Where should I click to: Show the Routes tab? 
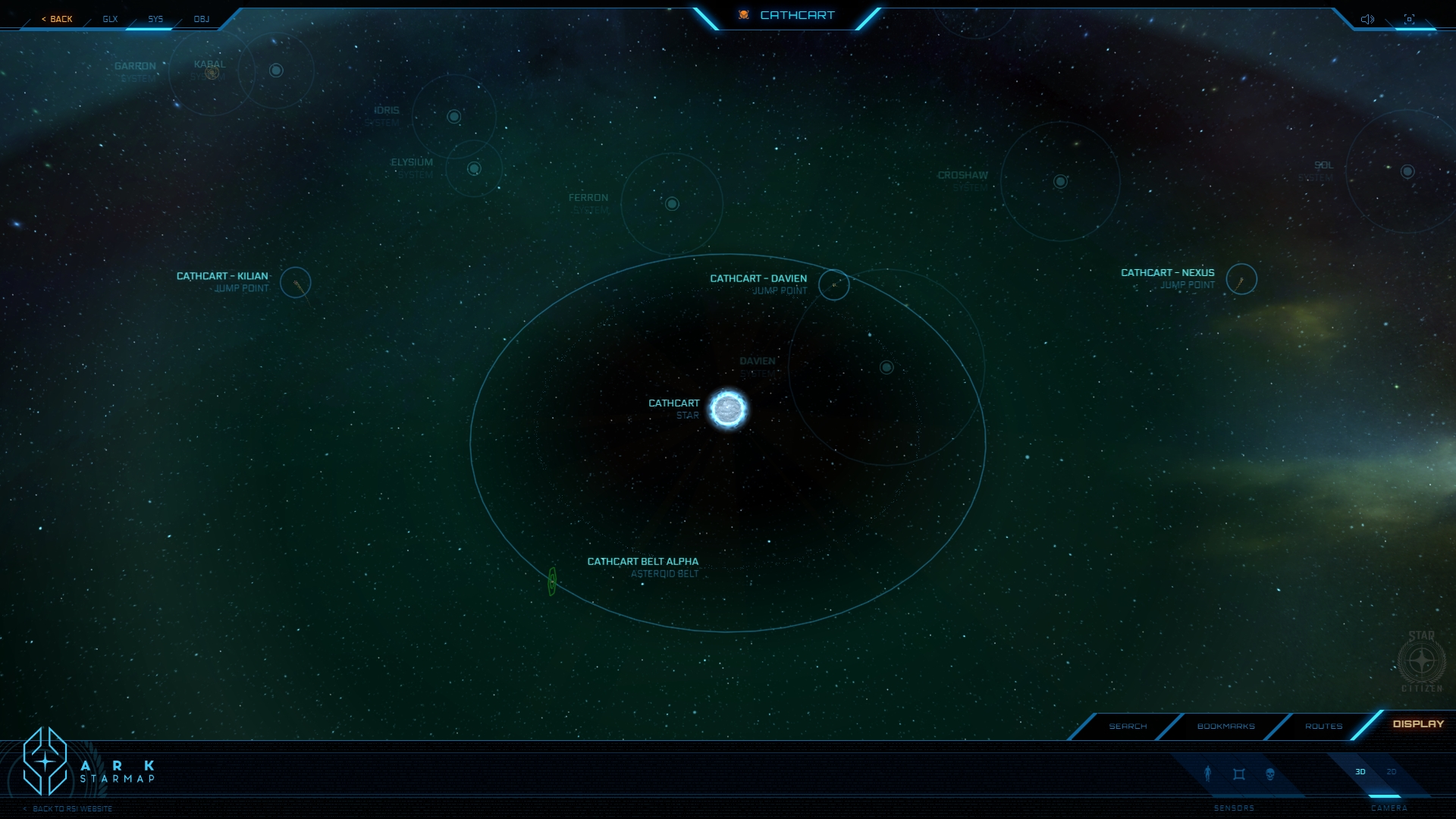[1323, 726]
